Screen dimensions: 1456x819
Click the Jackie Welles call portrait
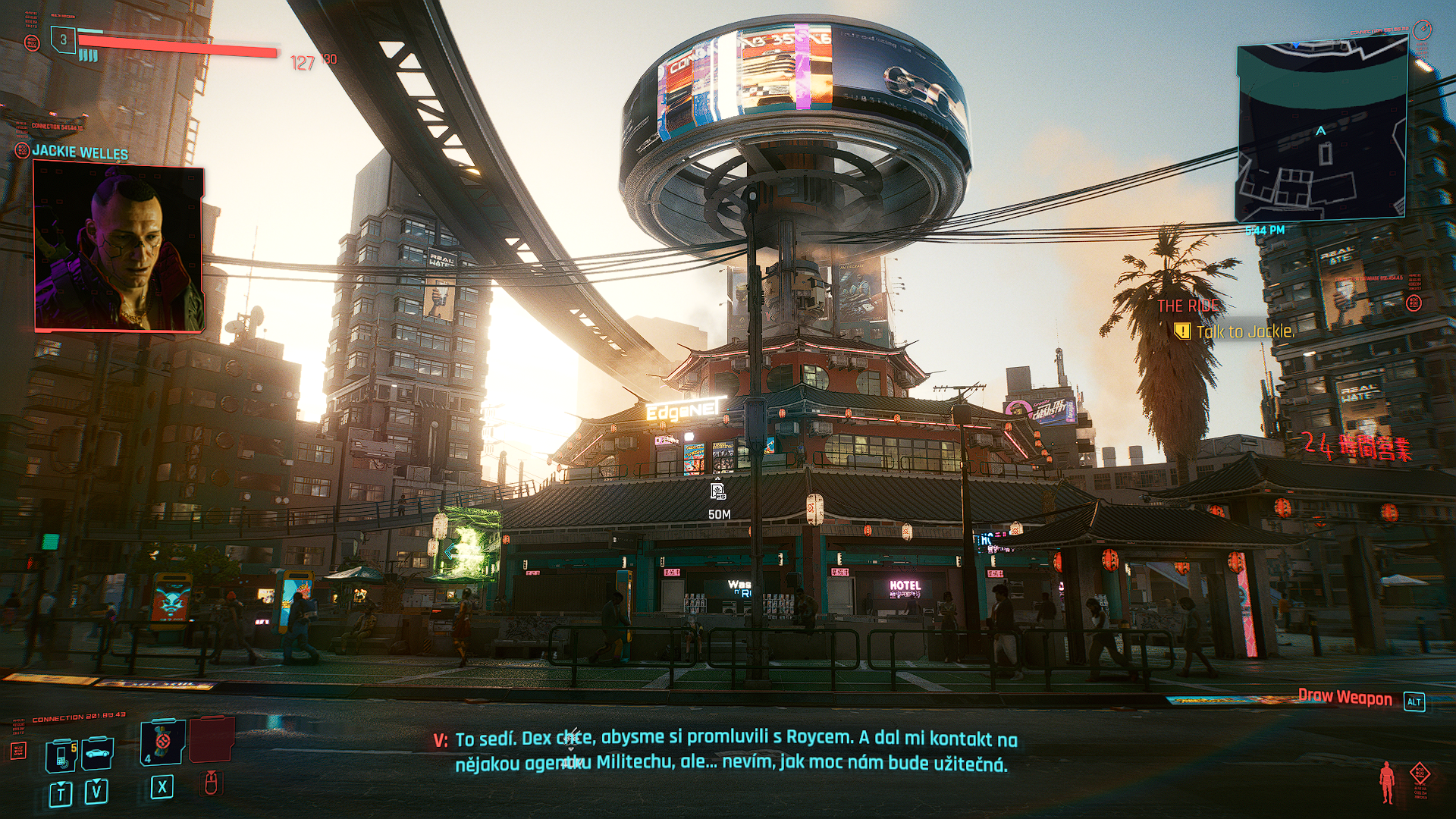(119, 249)
